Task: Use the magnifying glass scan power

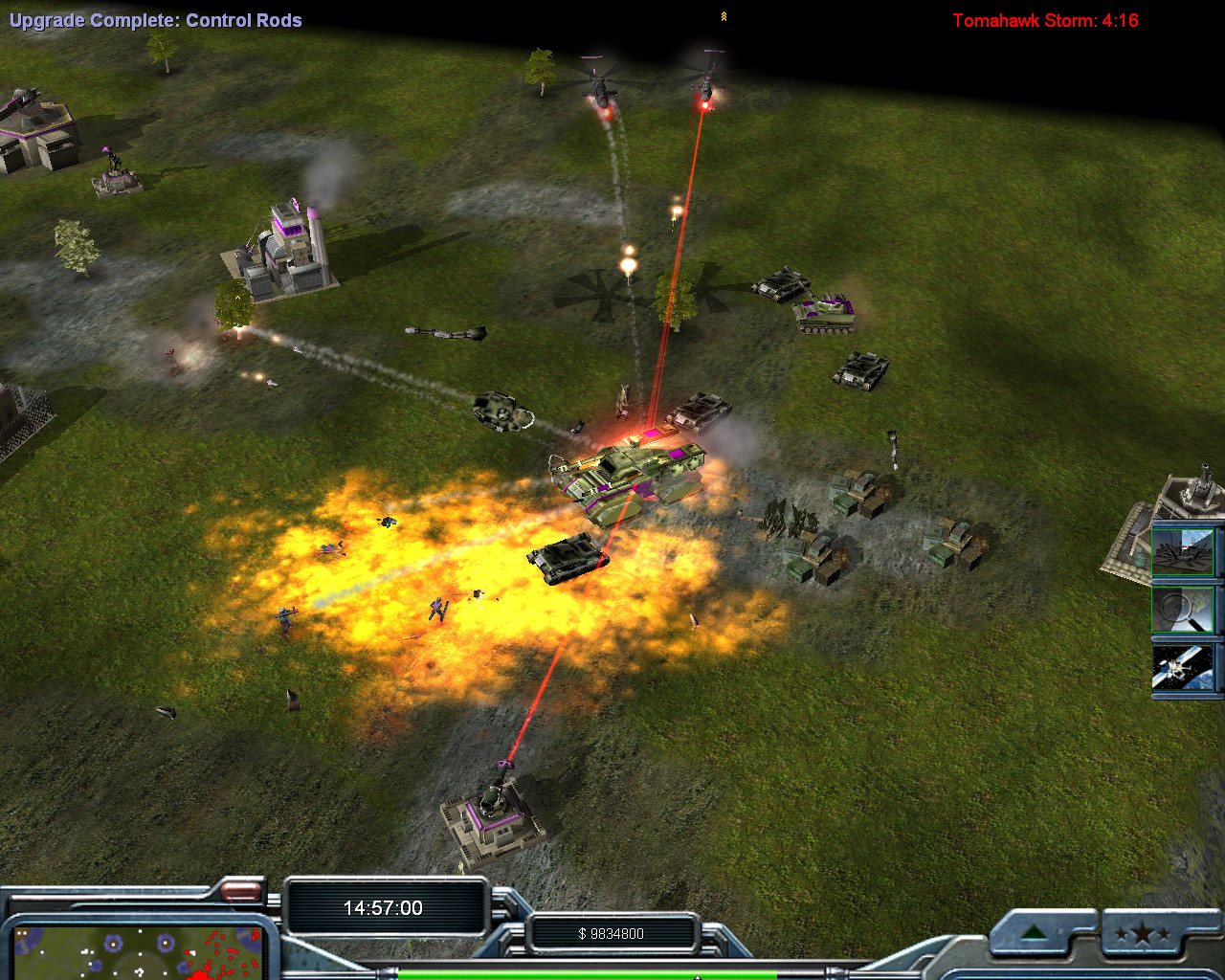Action: [1183, 609]
